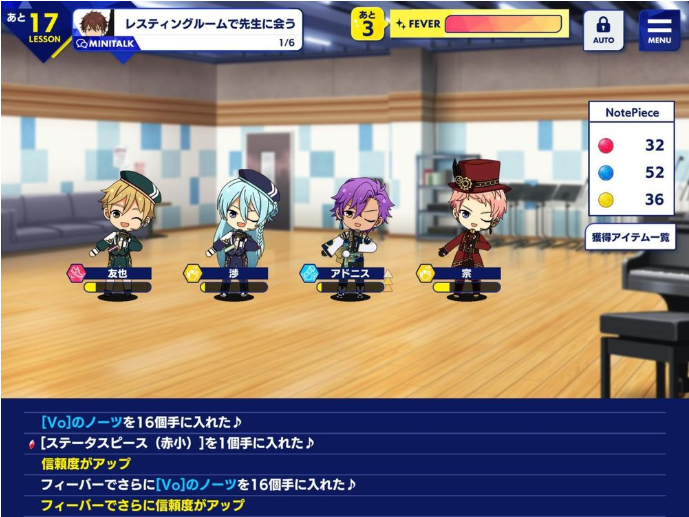
Task: Open the 獲得アイテム一覧 item list
Action: tap(631, 238)
